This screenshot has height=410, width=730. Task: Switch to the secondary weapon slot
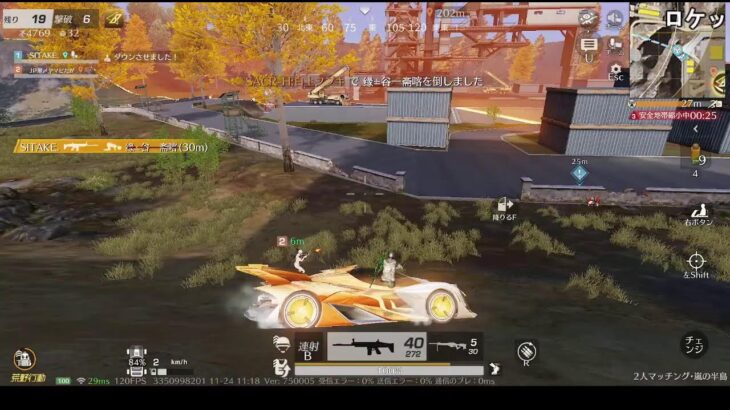pyautogui.click(x=453, y=347)
